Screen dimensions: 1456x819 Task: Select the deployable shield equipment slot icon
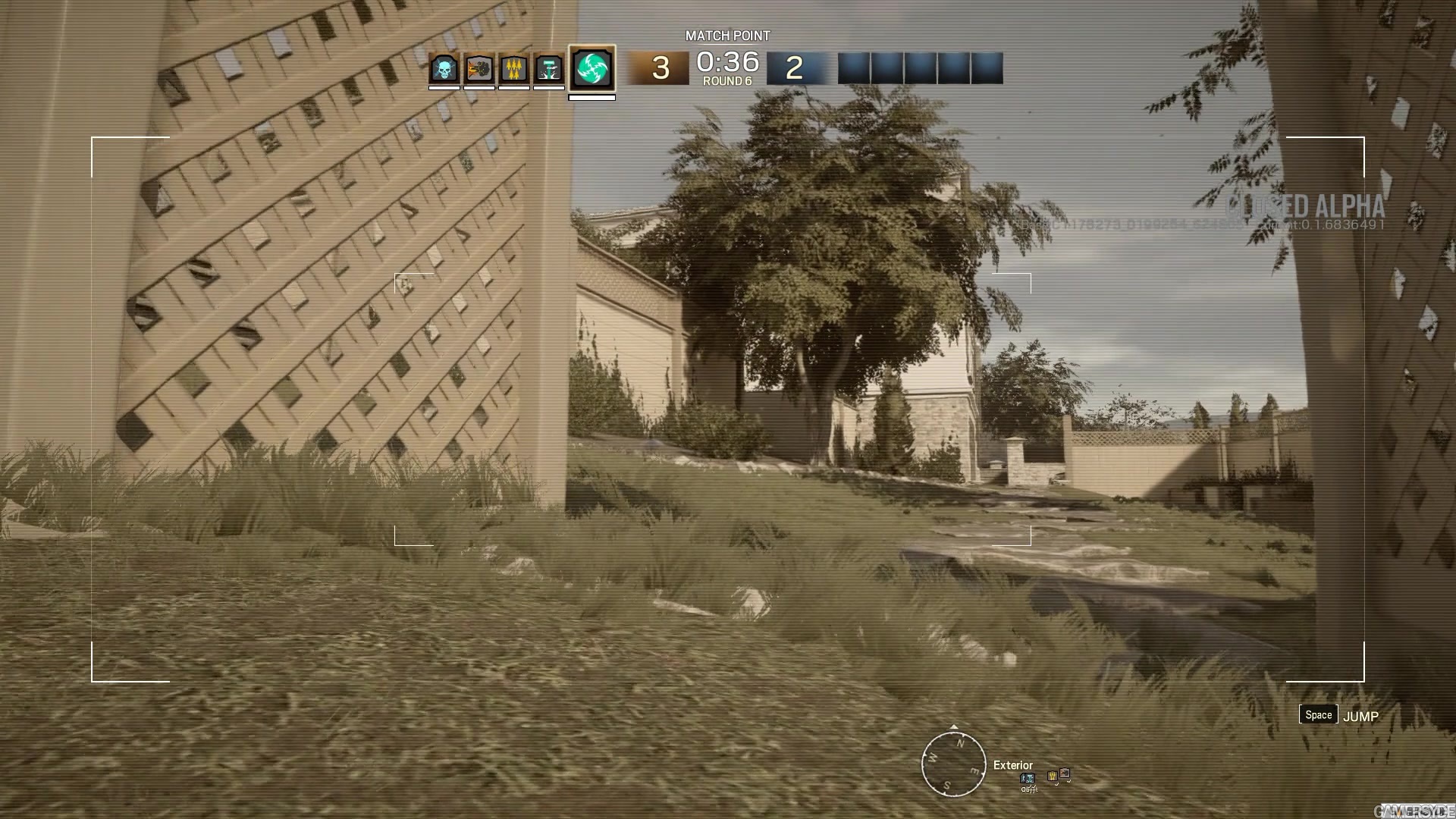click(x=549, y=67)
